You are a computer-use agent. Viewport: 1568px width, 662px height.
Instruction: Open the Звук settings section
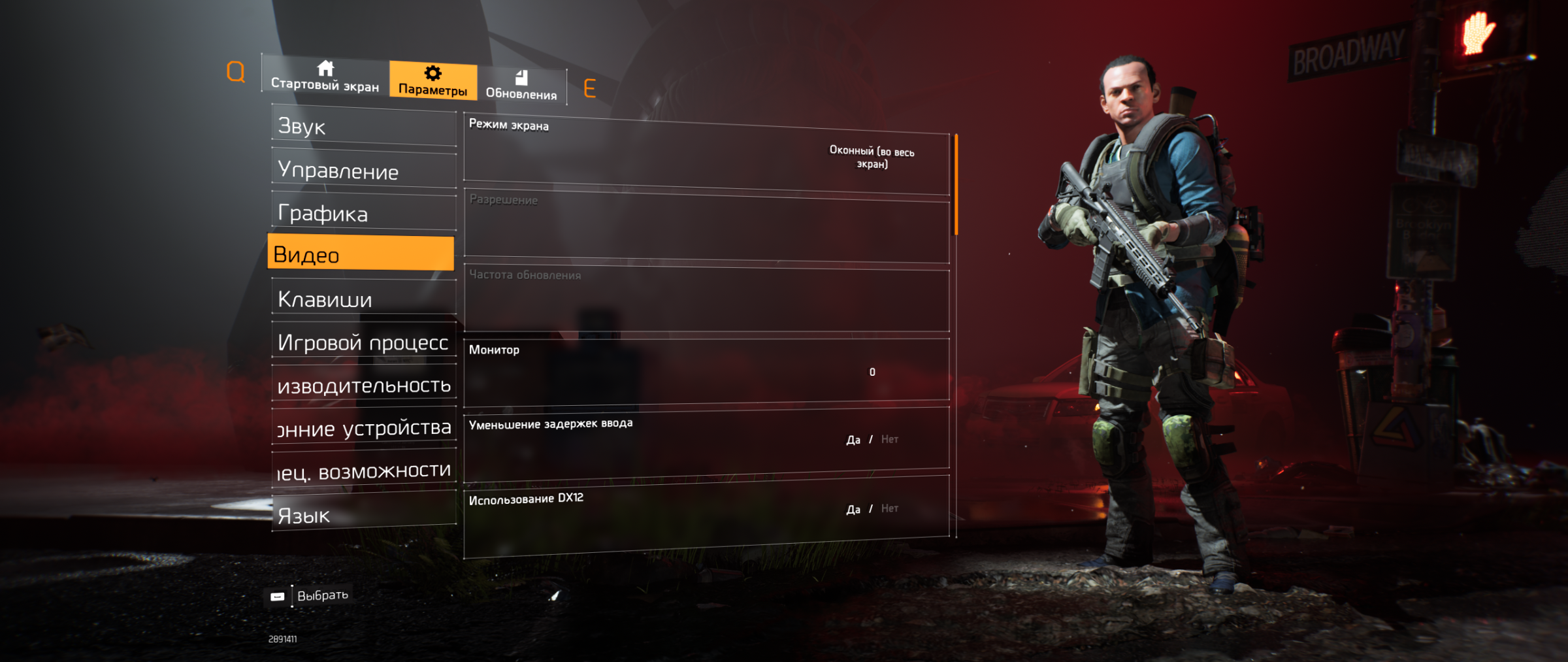363,126
